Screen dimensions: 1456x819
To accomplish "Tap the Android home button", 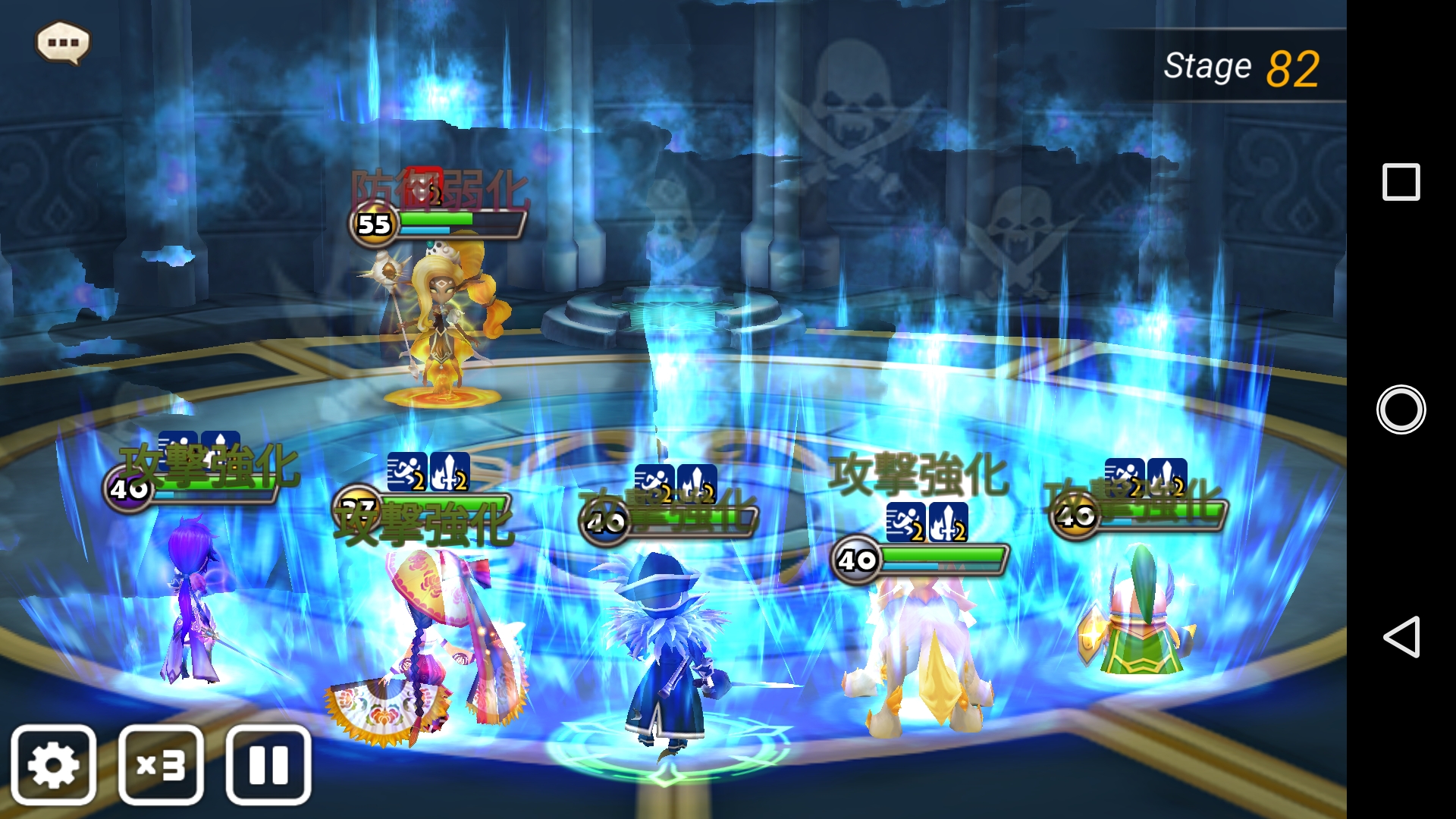I will [x=1401, y=409].
